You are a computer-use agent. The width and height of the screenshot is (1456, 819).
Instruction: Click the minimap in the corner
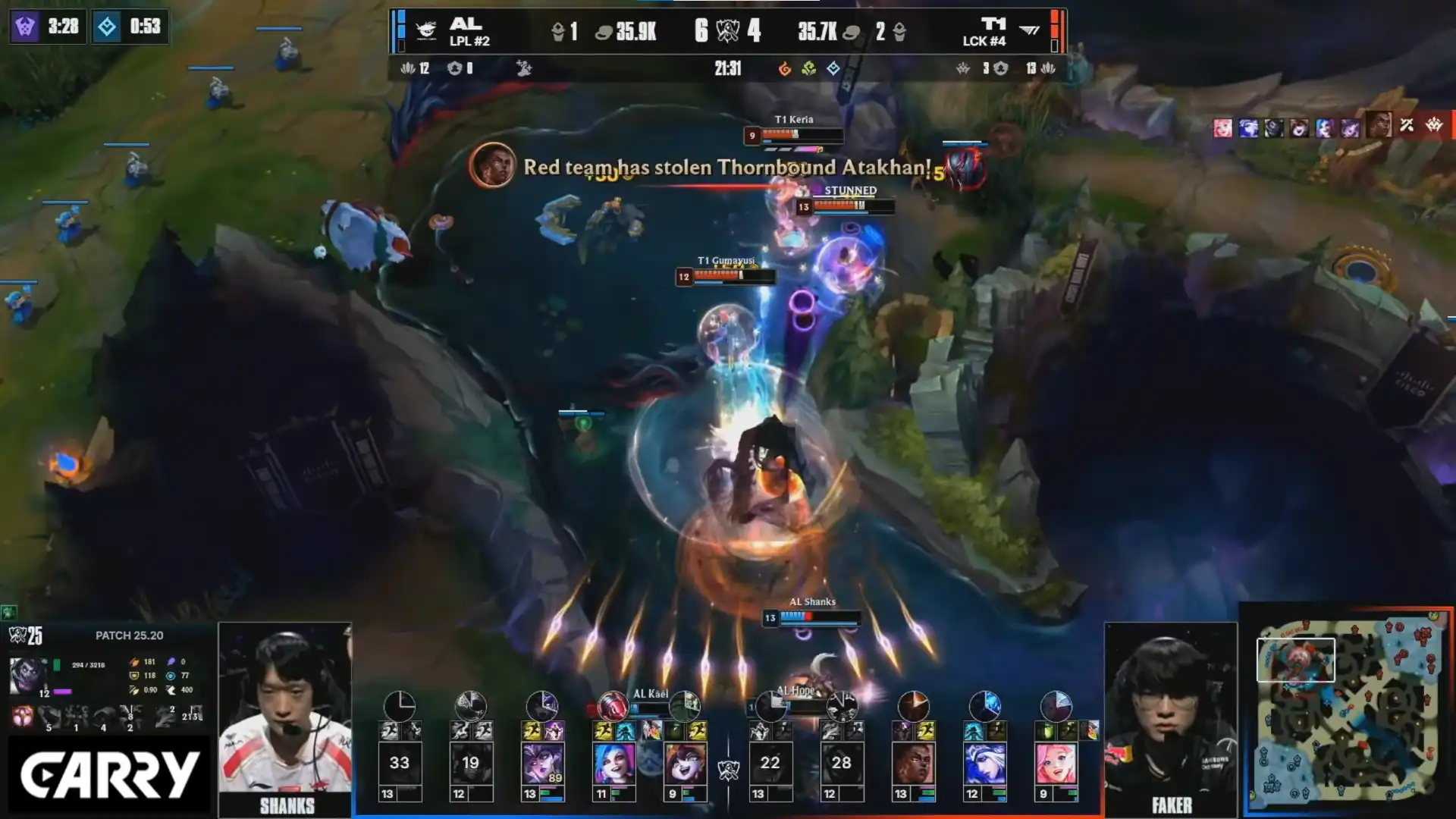click(1347, 710)
